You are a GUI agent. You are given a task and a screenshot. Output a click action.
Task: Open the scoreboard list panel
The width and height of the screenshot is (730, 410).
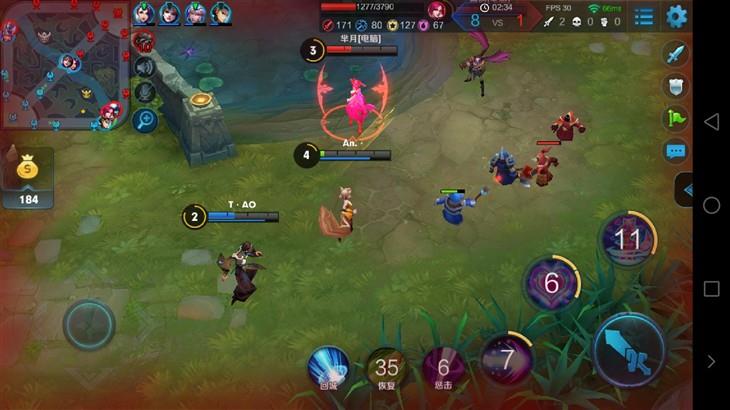point(644,16)
